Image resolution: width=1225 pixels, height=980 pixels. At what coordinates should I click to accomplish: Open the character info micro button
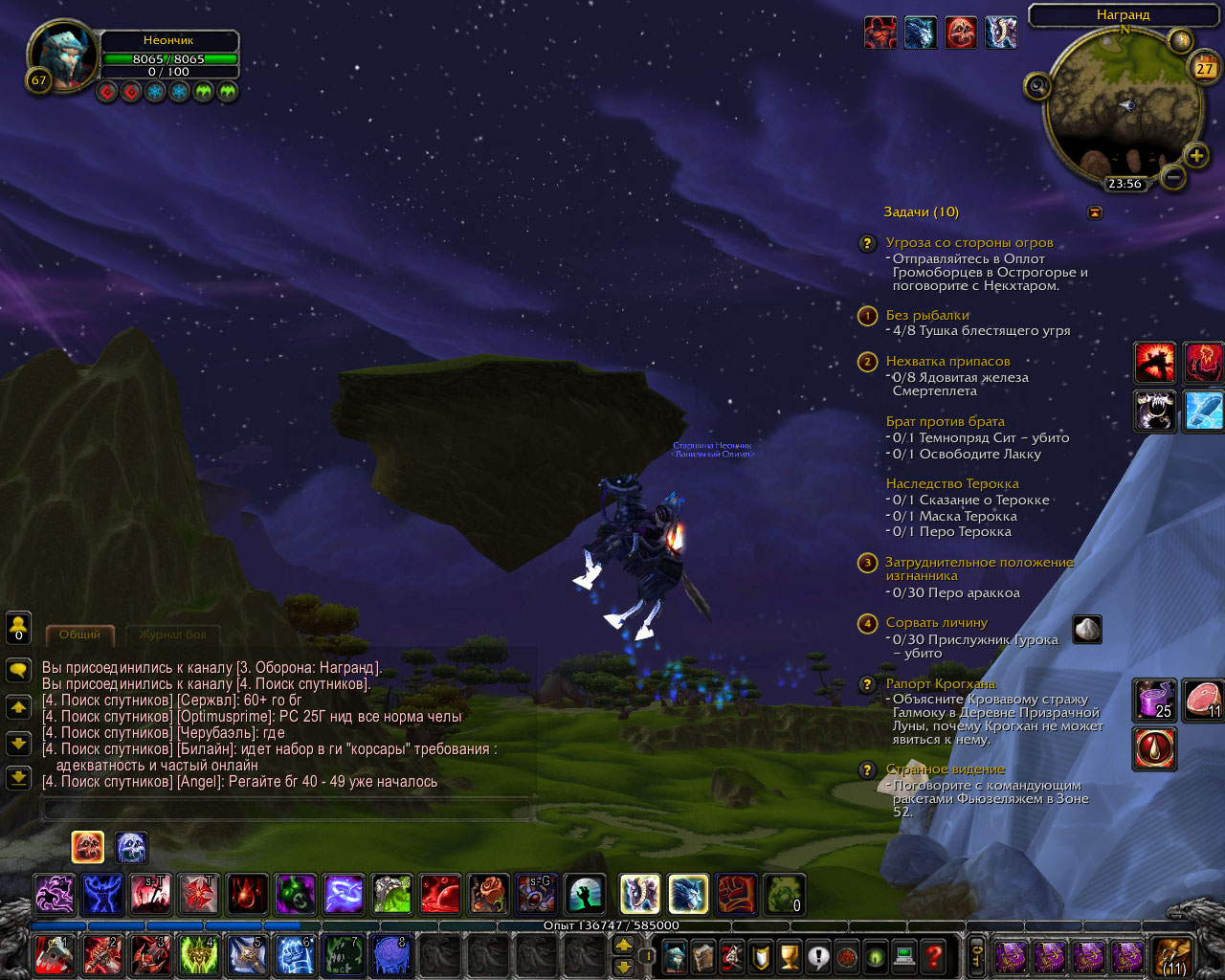tap(675, 955)
